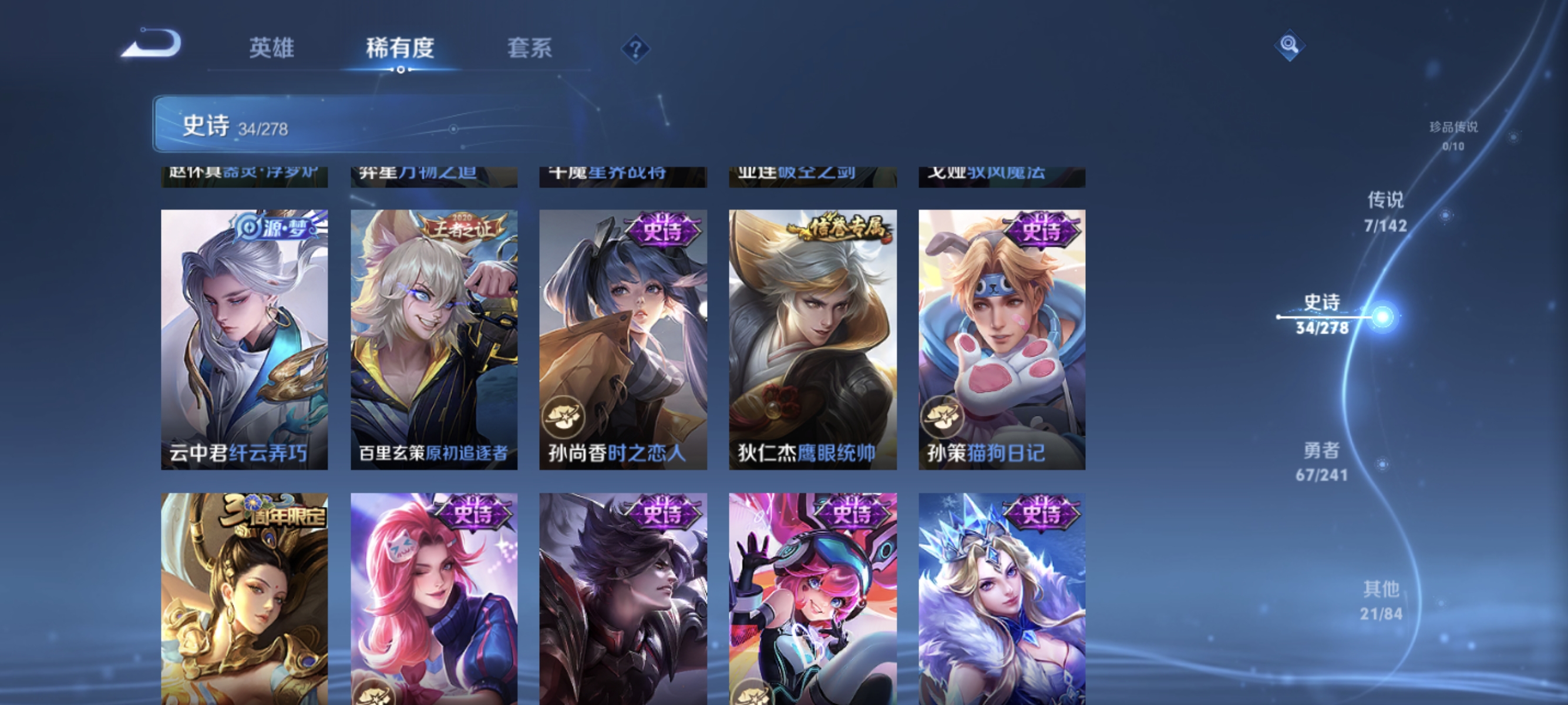Open the search magnifier icon

1290,45
